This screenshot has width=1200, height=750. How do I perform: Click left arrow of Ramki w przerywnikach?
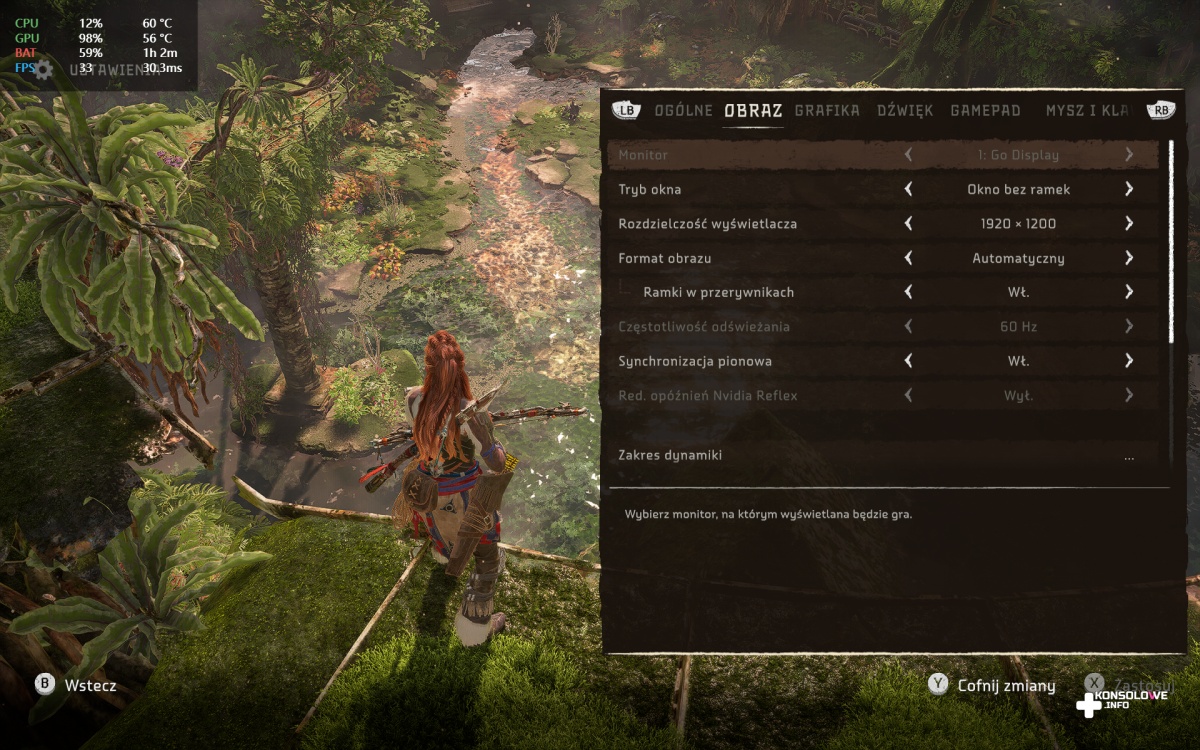tap(908, 292)
